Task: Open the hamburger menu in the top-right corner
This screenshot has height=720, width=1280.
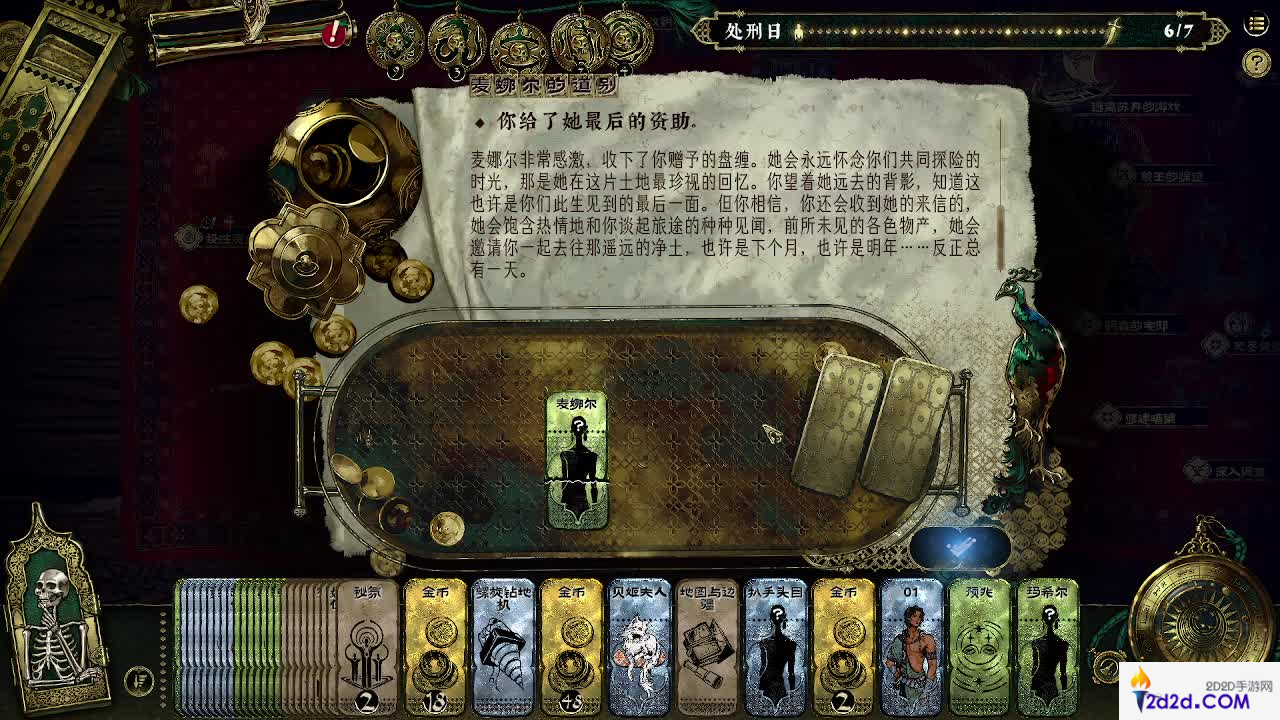Action: (x=1255, y=25)
